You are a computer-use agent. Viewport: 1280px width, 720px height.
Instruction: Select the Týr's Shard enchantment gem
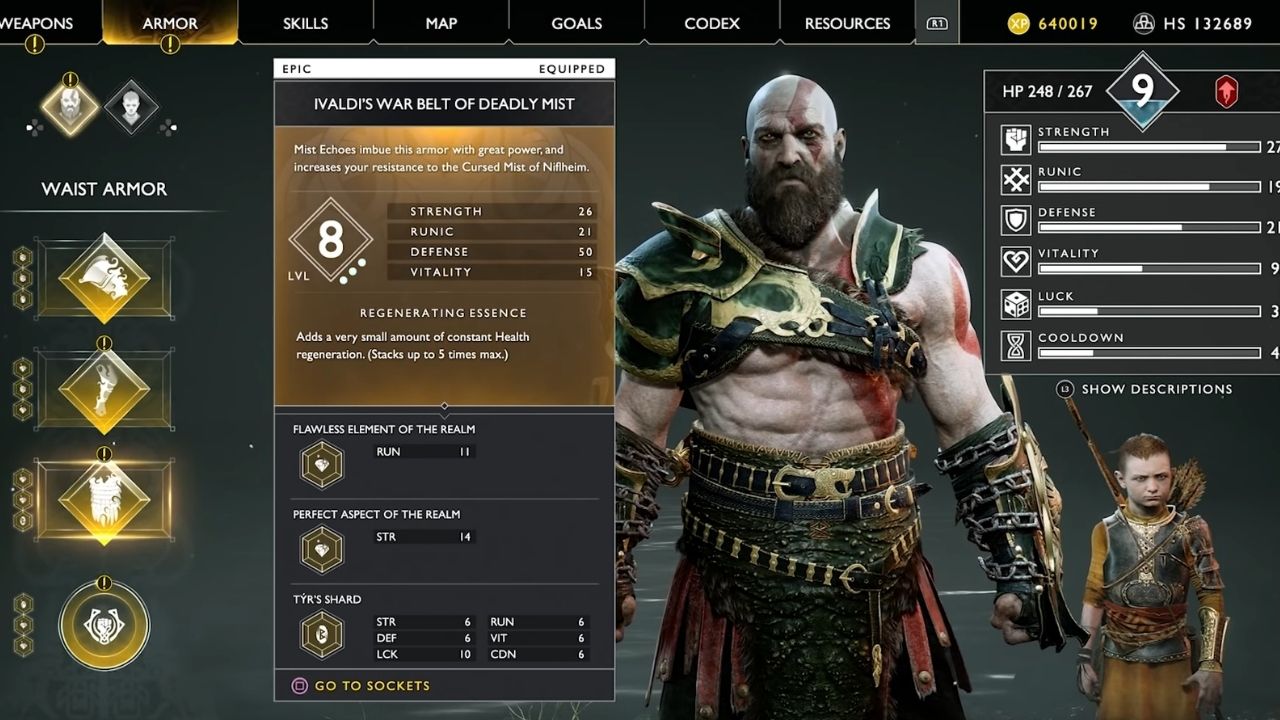[x=320, y=634]
